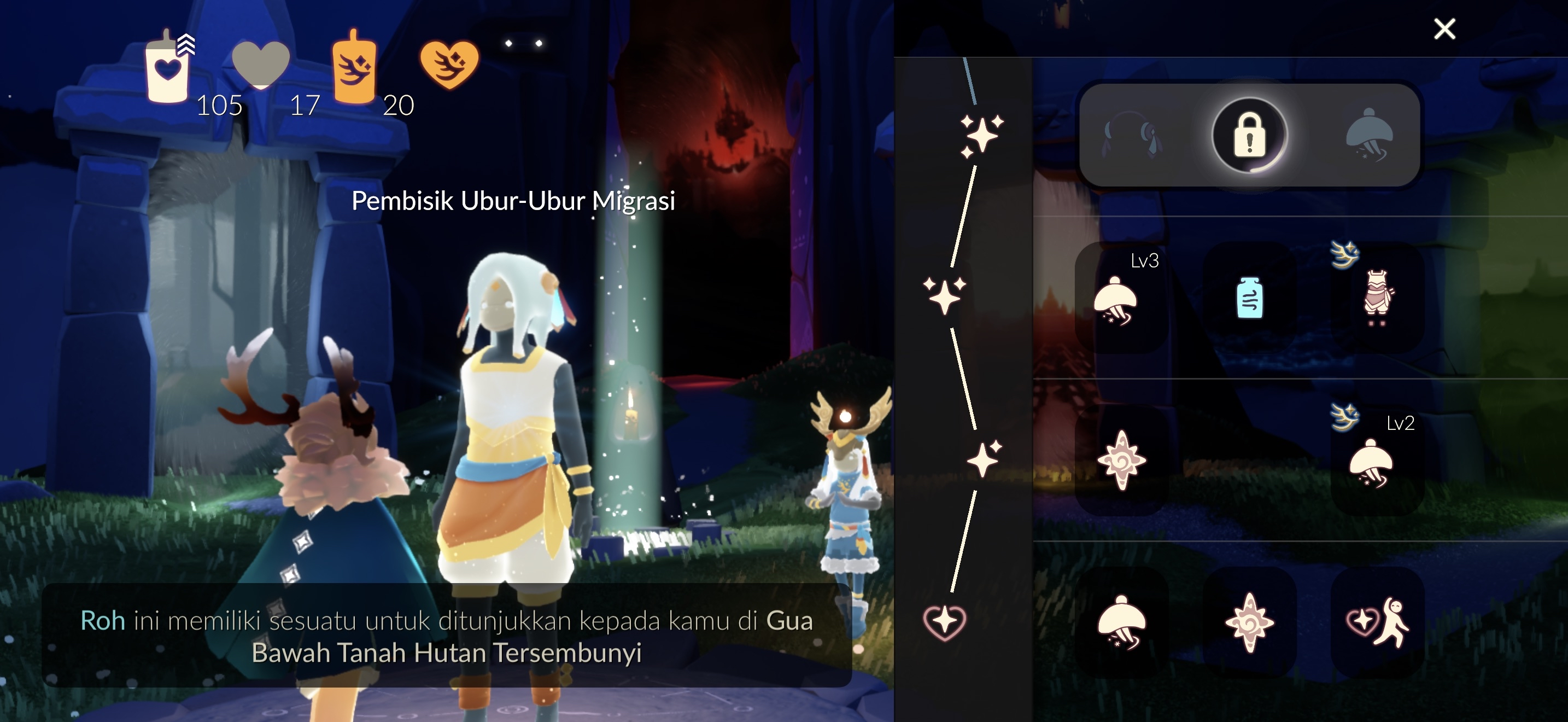
Task: Tap the grey heart currency icon
Action: [x=261, y=64]
